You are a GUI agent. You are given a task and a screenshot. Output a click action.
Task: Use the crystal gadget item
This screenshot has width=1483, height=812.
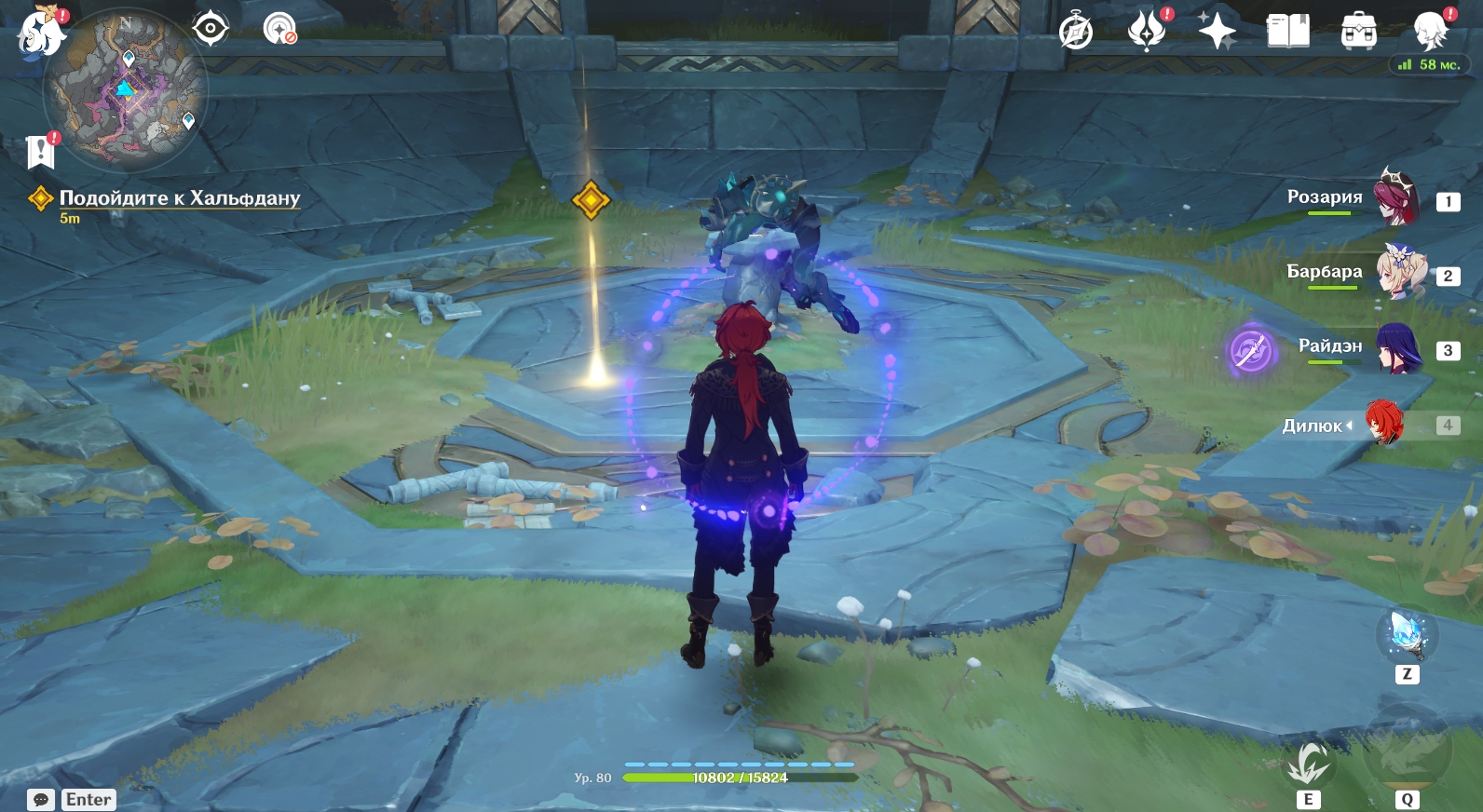click(1407, 634)
